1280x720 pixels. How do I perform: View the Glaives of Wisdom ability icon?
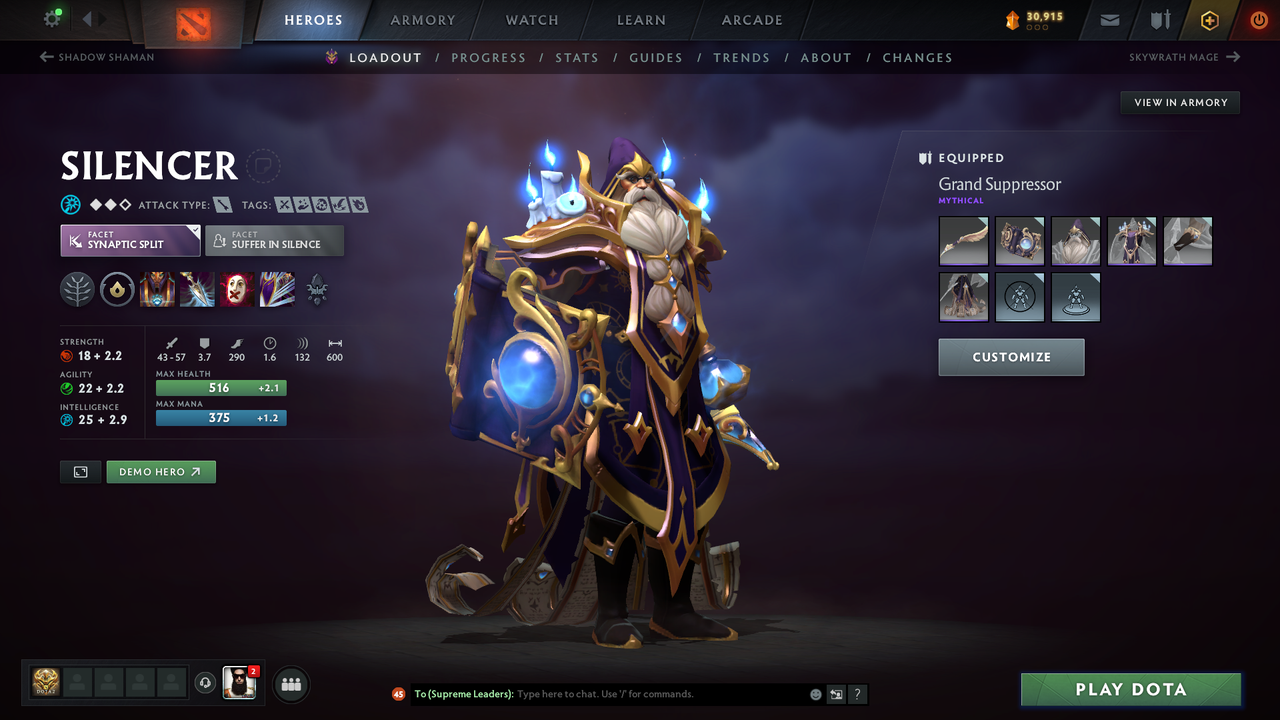pos(197,290)
